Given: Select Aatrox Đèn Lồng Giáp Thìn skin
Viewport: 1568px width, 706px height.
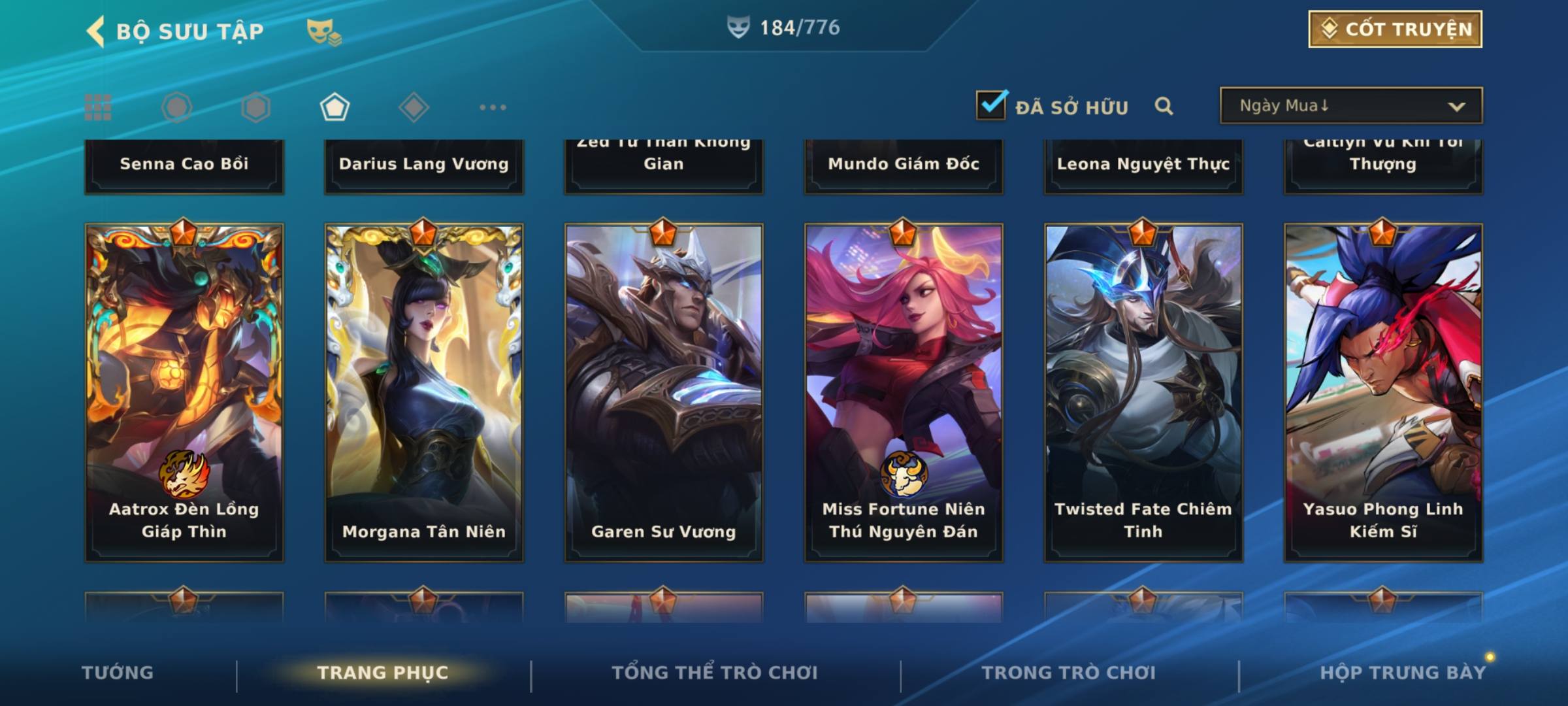Looking at the screenshot, I should tap(184, 392).
